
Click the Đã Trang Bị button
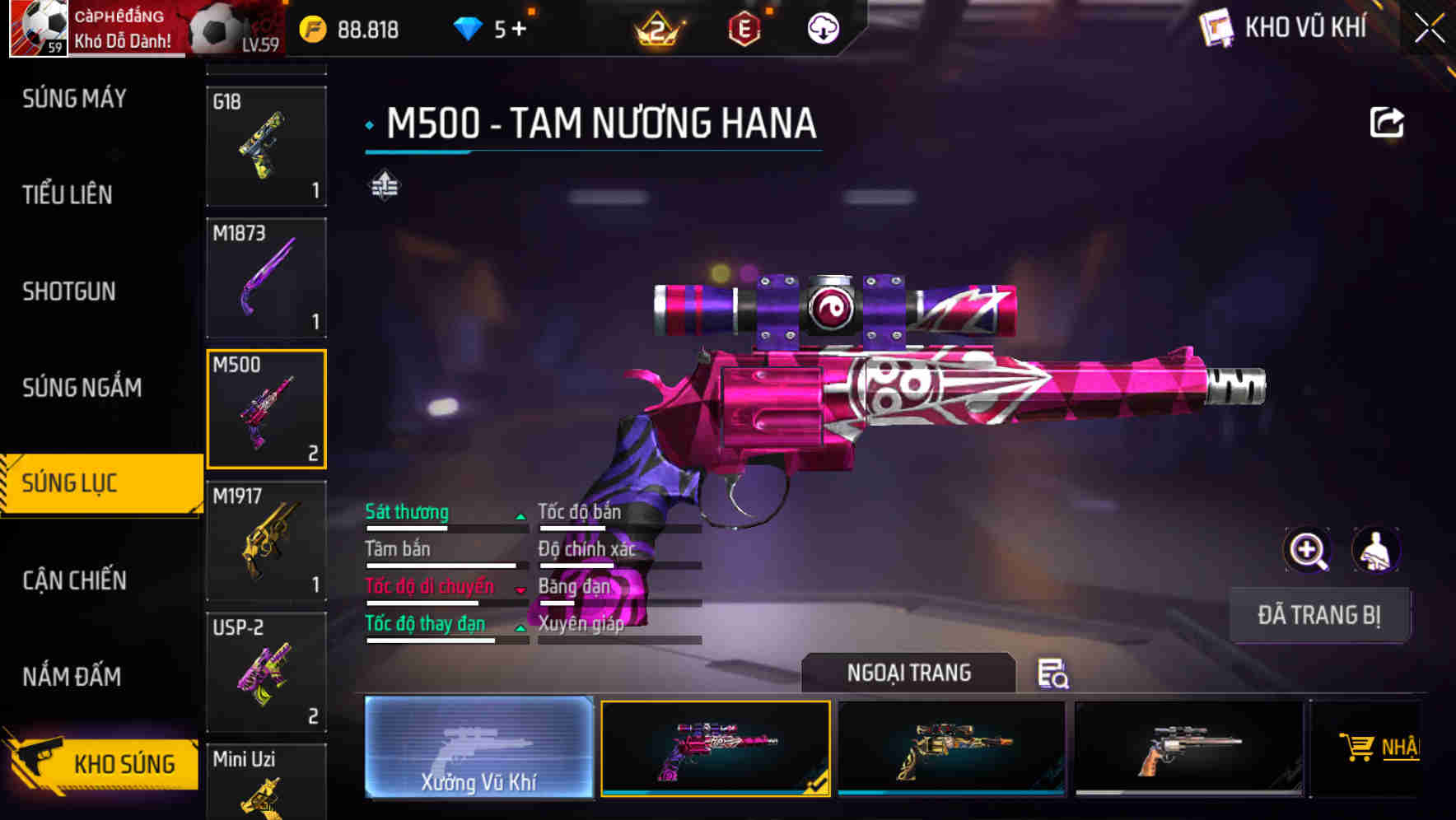coord(1318,615)
